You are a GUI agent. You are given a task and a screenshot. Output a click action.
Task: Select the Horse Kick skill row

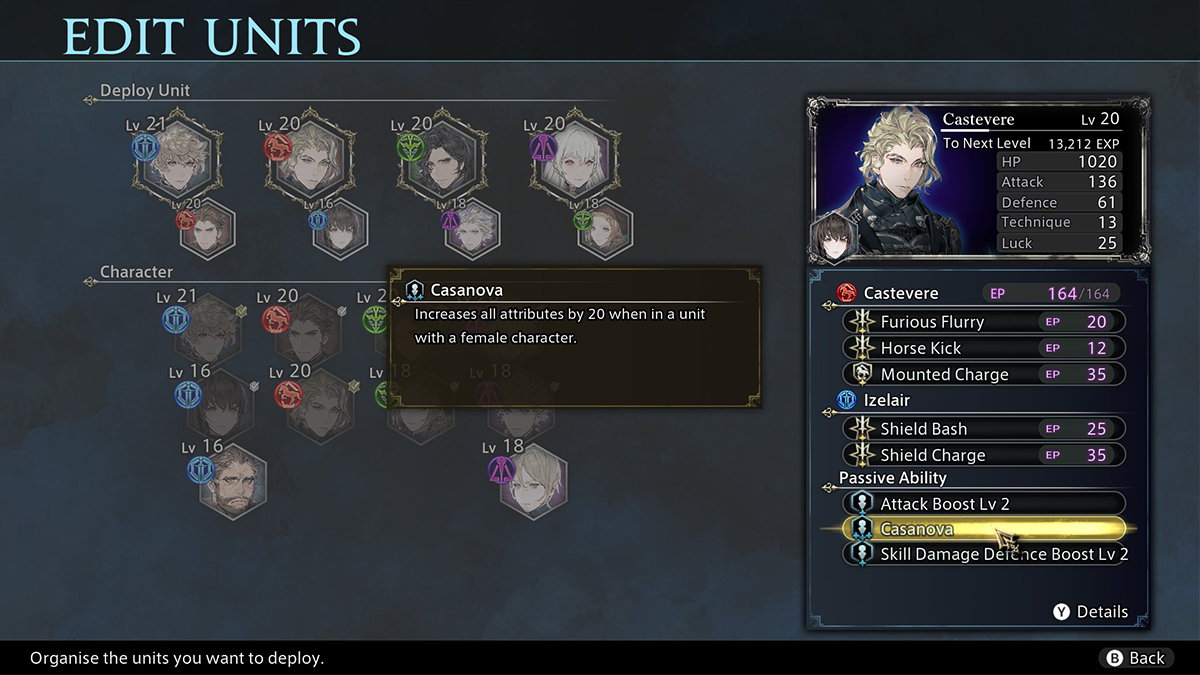coord(984,348)
